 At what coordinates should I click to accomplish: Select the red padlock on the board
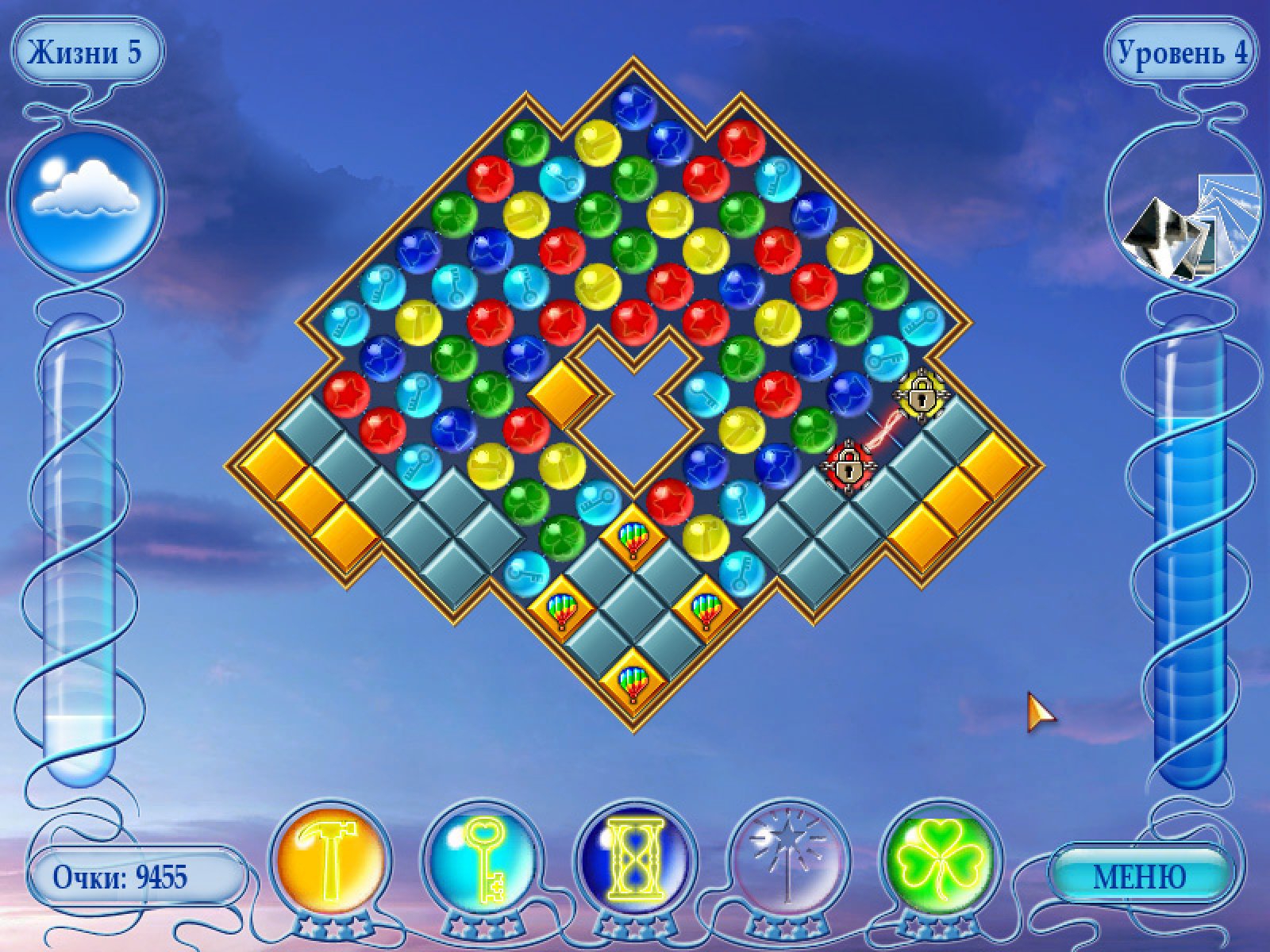coord(849,466)
